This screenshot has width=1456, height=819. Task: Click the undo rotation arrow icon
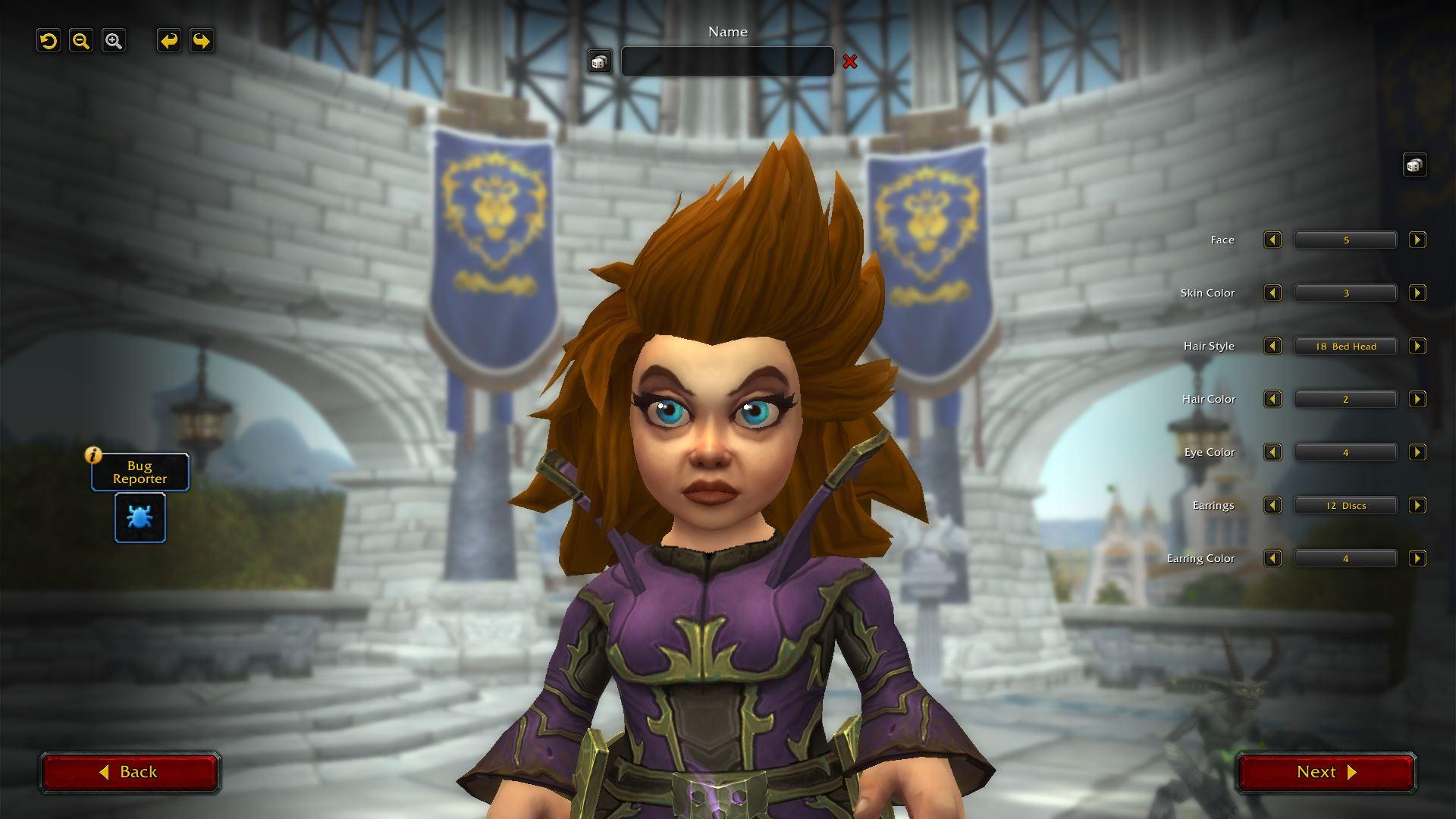pos(49,40)
